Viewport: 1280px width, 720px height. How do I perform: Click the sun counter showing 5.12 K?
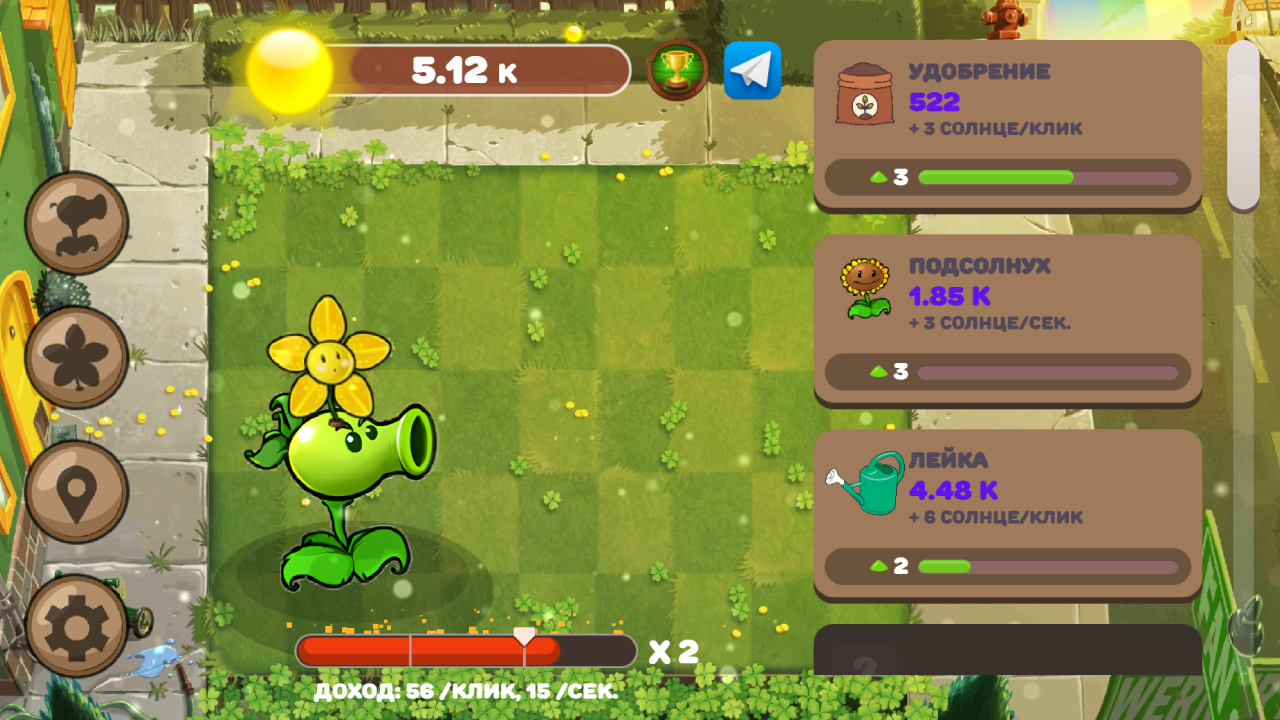click(465, 70)
